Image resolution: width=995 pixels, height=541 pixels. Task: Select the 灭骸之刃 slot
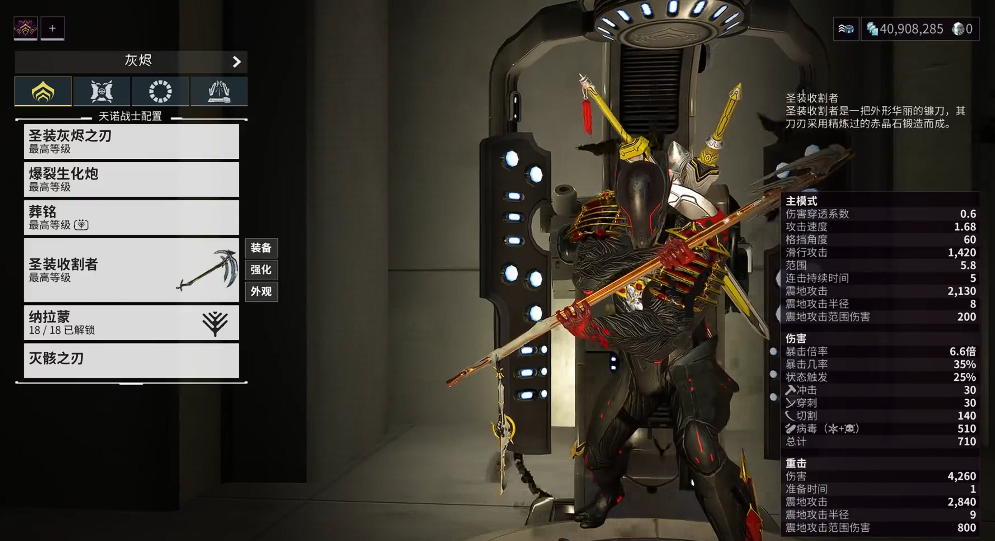(x=131, y=360)
